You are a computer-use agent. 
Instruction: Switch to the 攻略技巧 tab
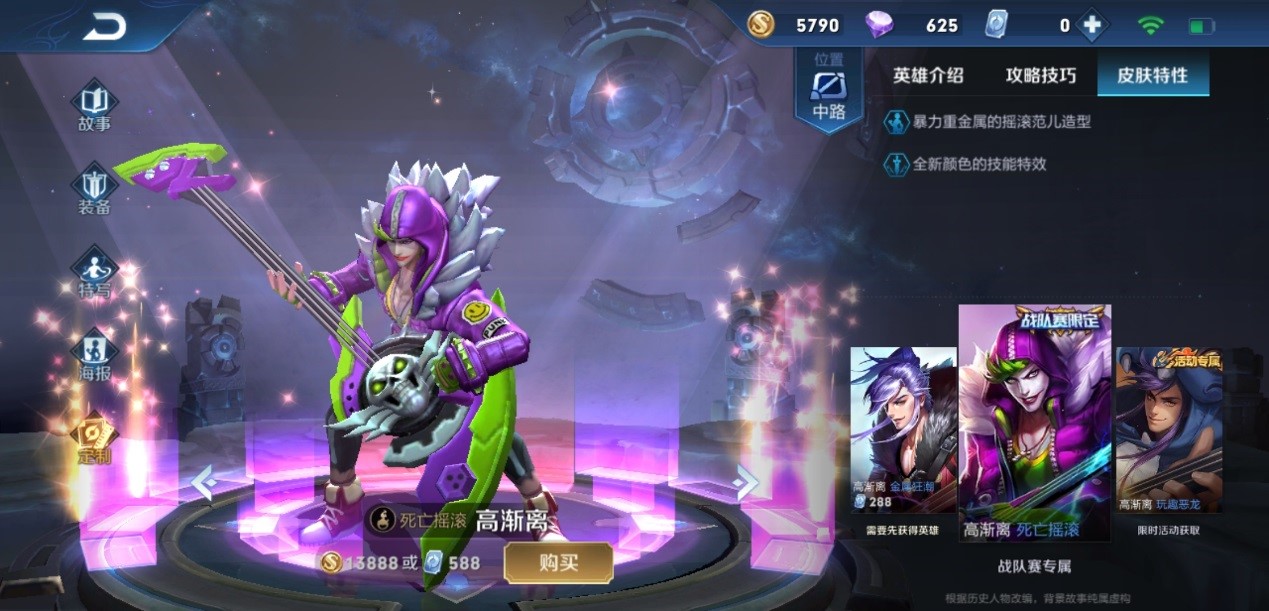click(1041, 75)
